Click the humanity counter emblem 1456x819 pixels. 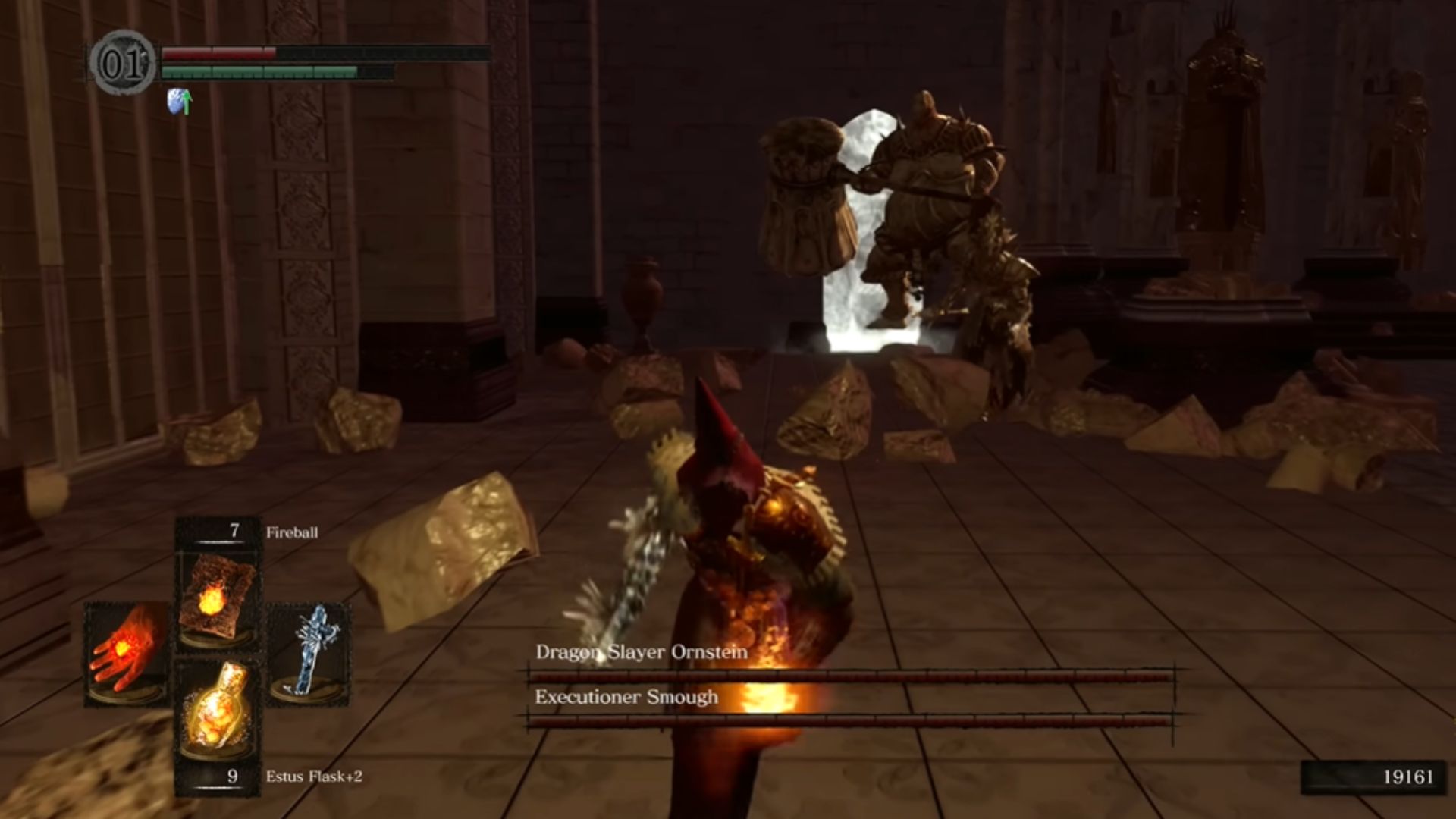coord(122,64)
